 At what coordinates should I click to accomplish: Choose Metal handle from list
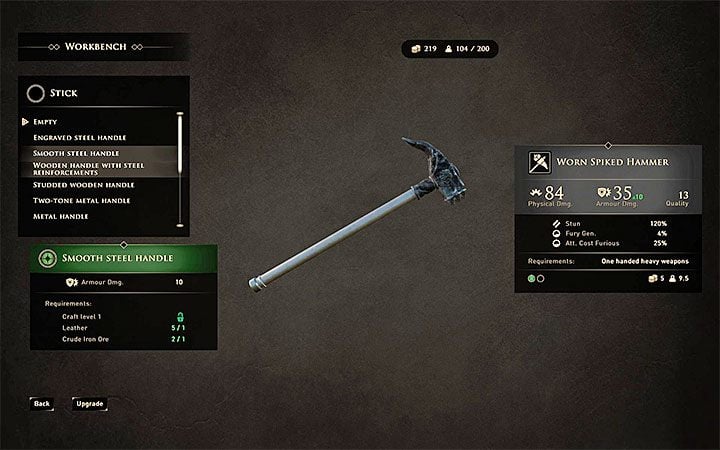coord(61,216)
